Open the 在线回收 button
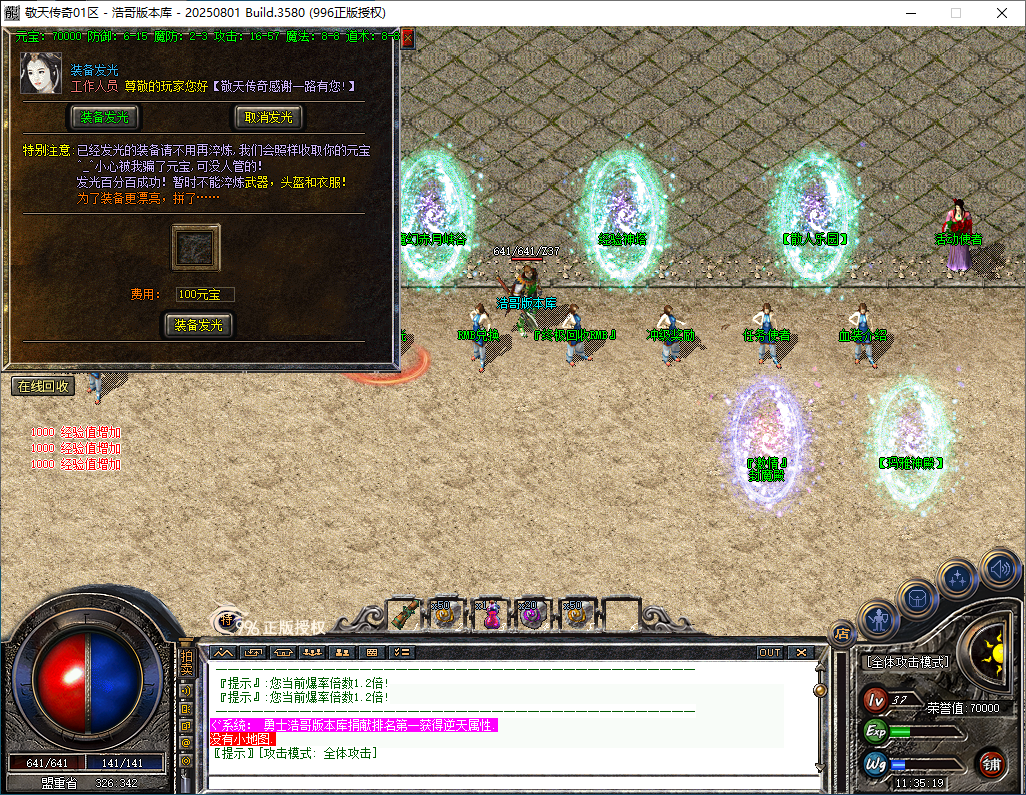The width and height of the screenshot is (1026, 795). 43,386
